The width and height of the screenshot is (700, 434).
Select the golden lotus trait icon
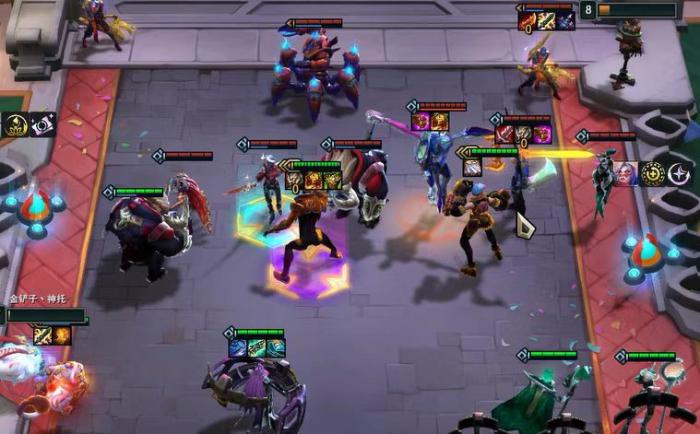16,125
